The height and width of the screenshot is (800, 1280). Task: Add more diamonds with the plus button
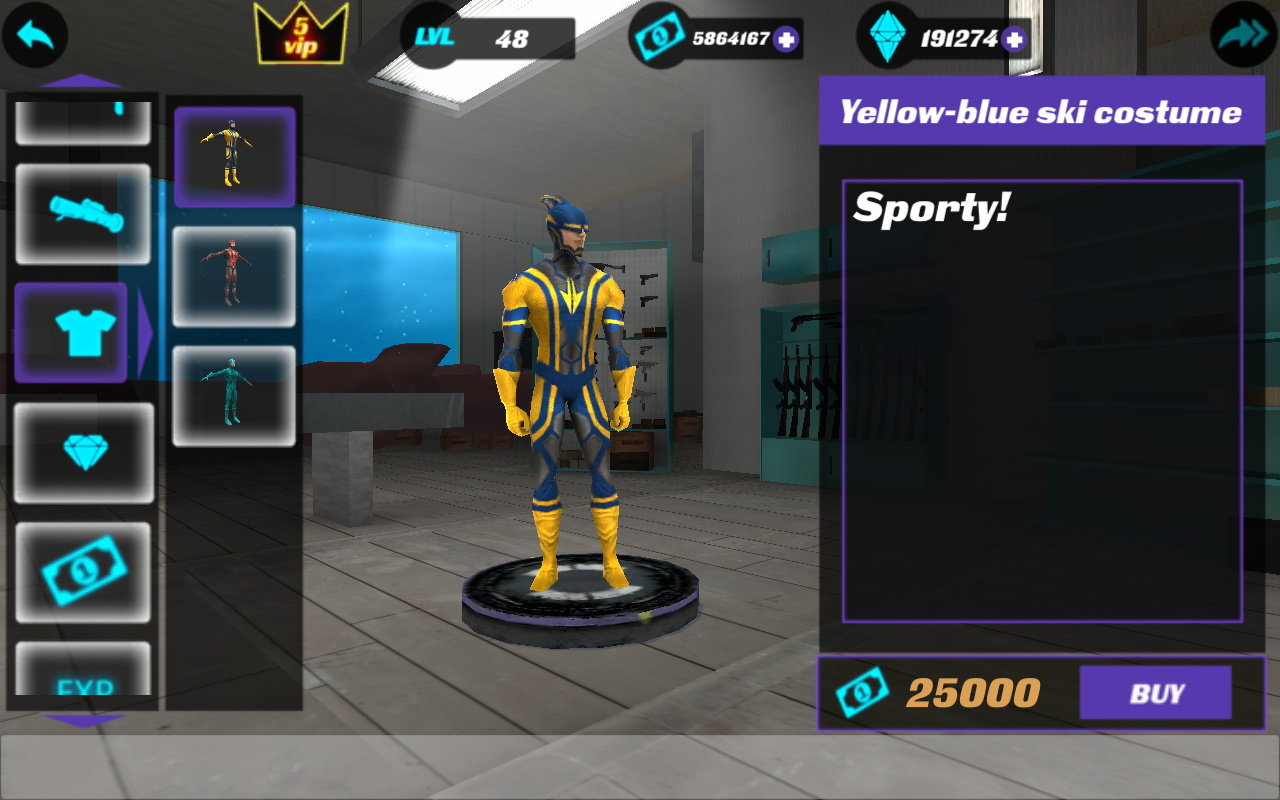tap(1014, 40)
